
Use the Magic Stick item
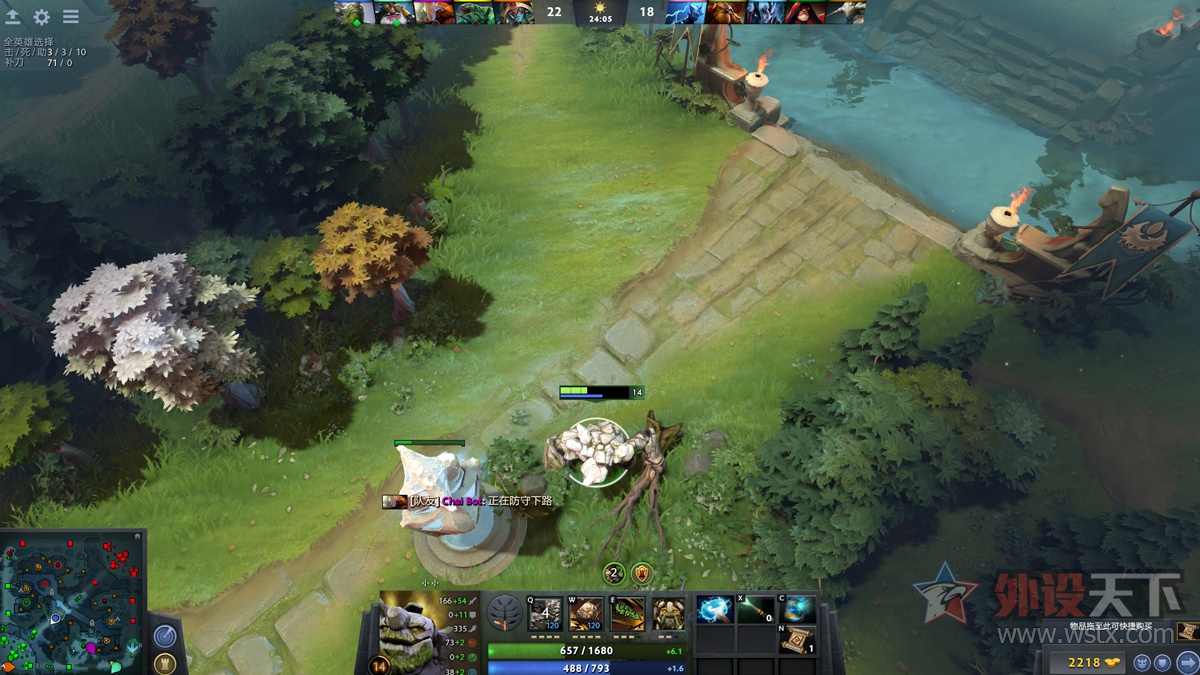pos(756,610)
